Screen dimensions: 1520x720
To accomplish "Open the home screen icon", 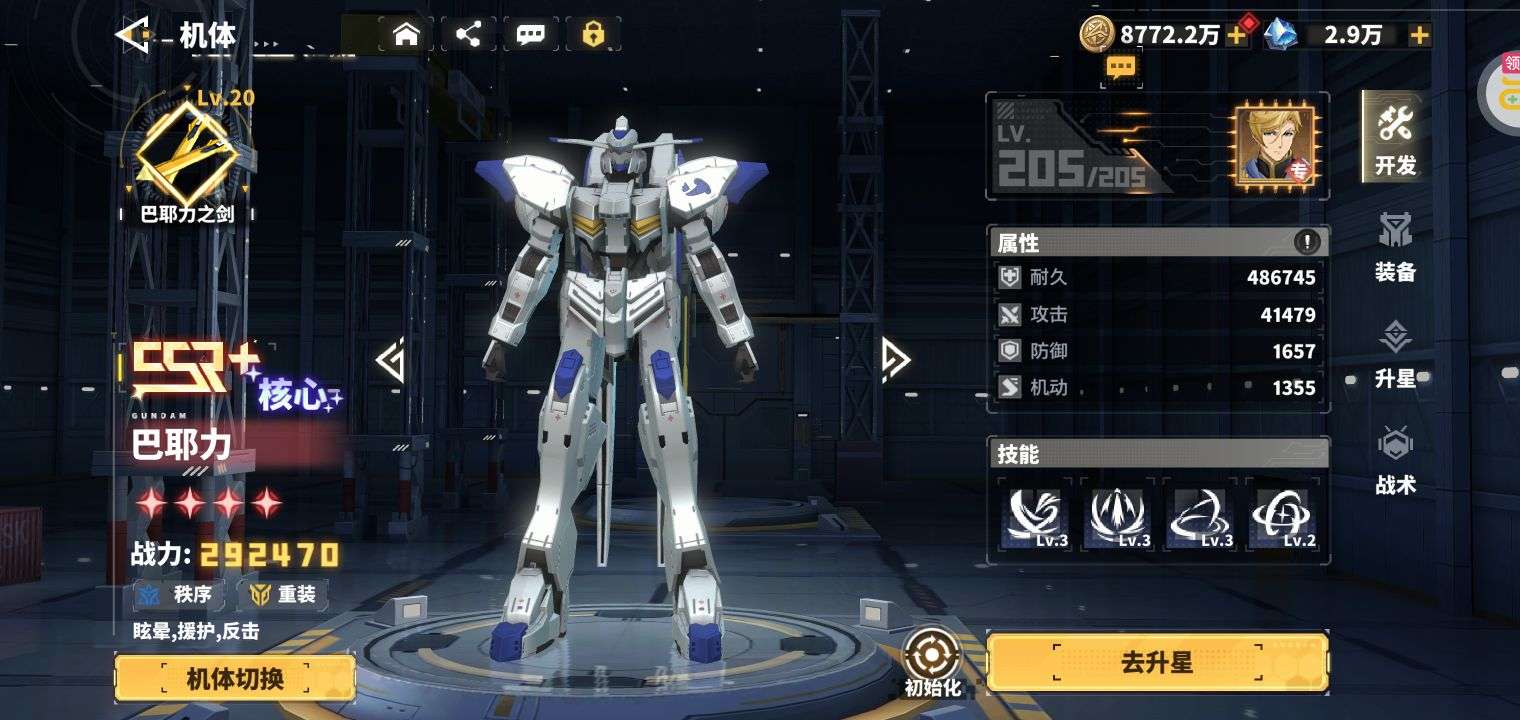I will (x=405, y=35).
